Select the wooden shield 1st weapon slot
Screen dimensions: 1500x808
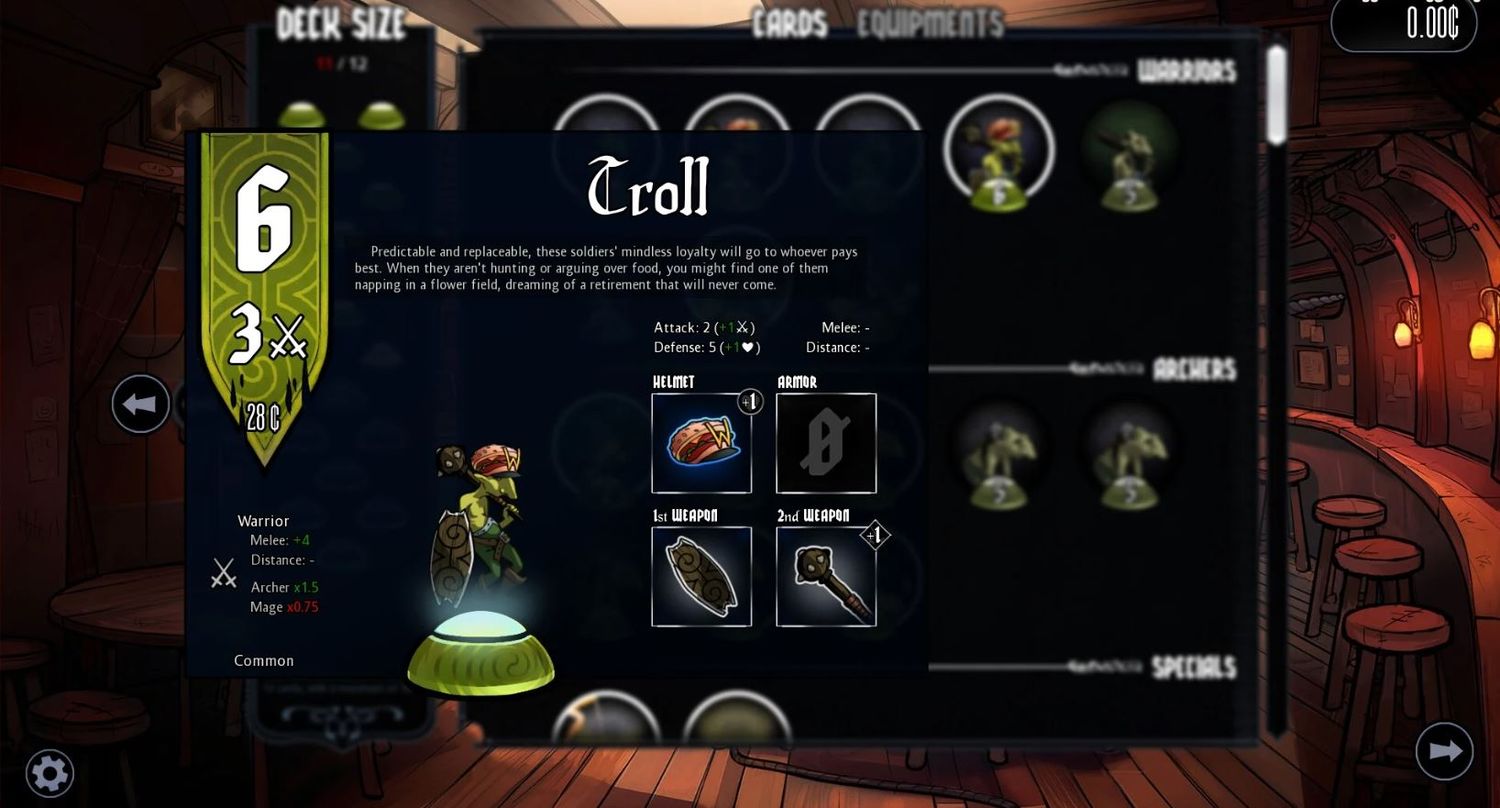coord(701,576)
